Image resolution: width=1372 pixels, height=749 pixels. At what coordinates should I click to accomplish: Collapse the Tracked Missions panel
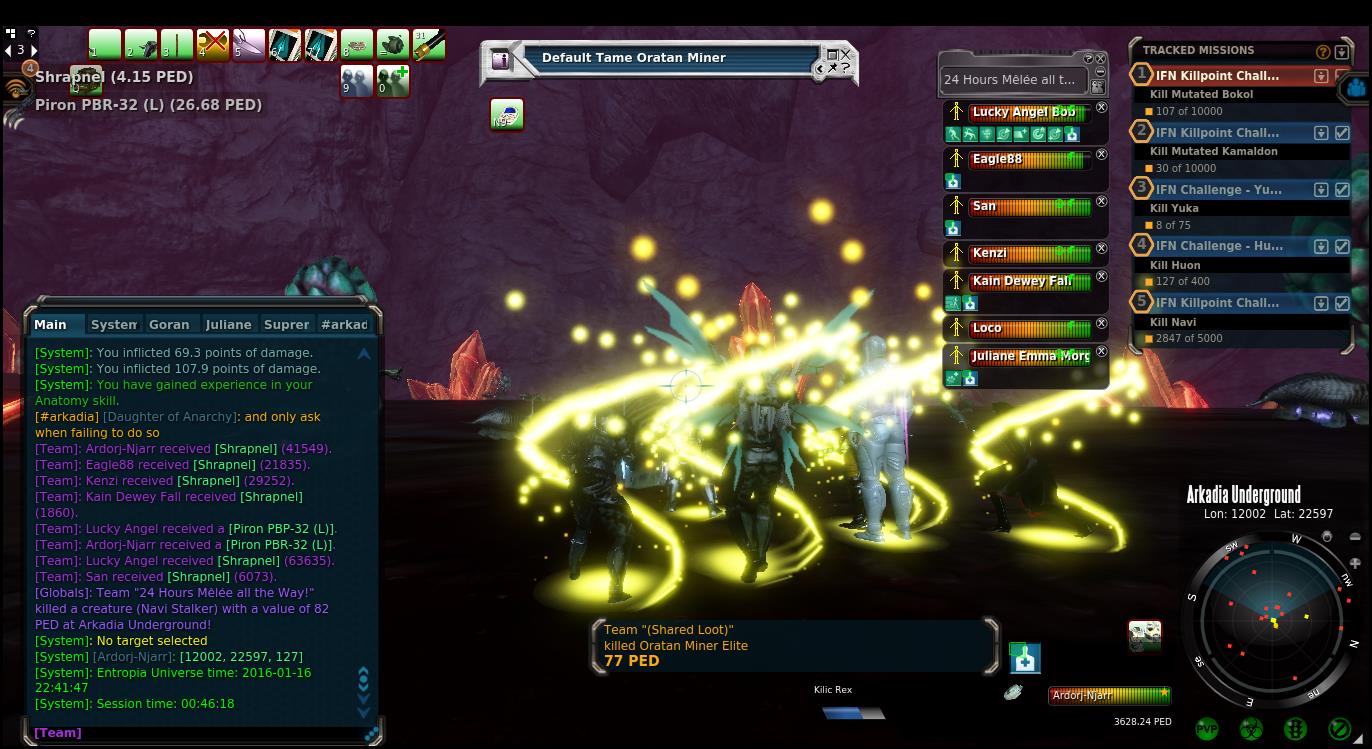click(1342, 51)
